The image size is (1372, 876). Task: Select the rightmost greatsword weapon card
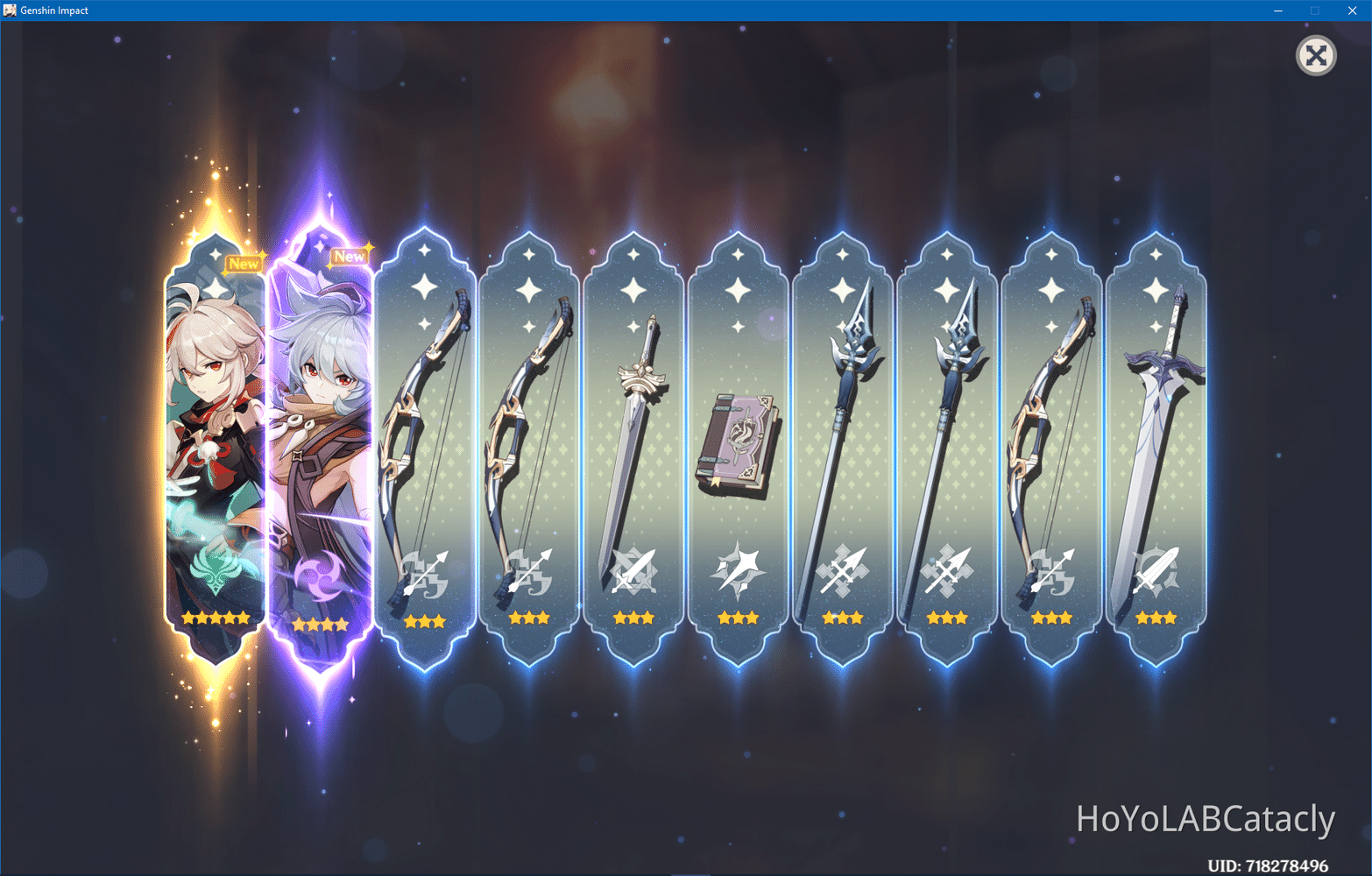click(x=1156, y=438)
